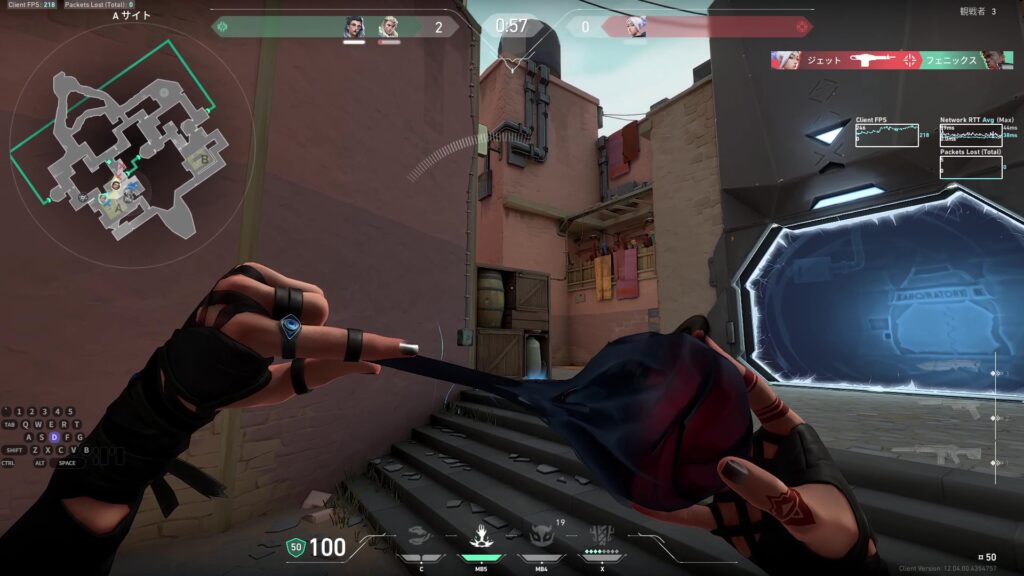The image size is (1024, 576).
Task: Click the enemy Jett portrait in the top bar
Action: 635,27
